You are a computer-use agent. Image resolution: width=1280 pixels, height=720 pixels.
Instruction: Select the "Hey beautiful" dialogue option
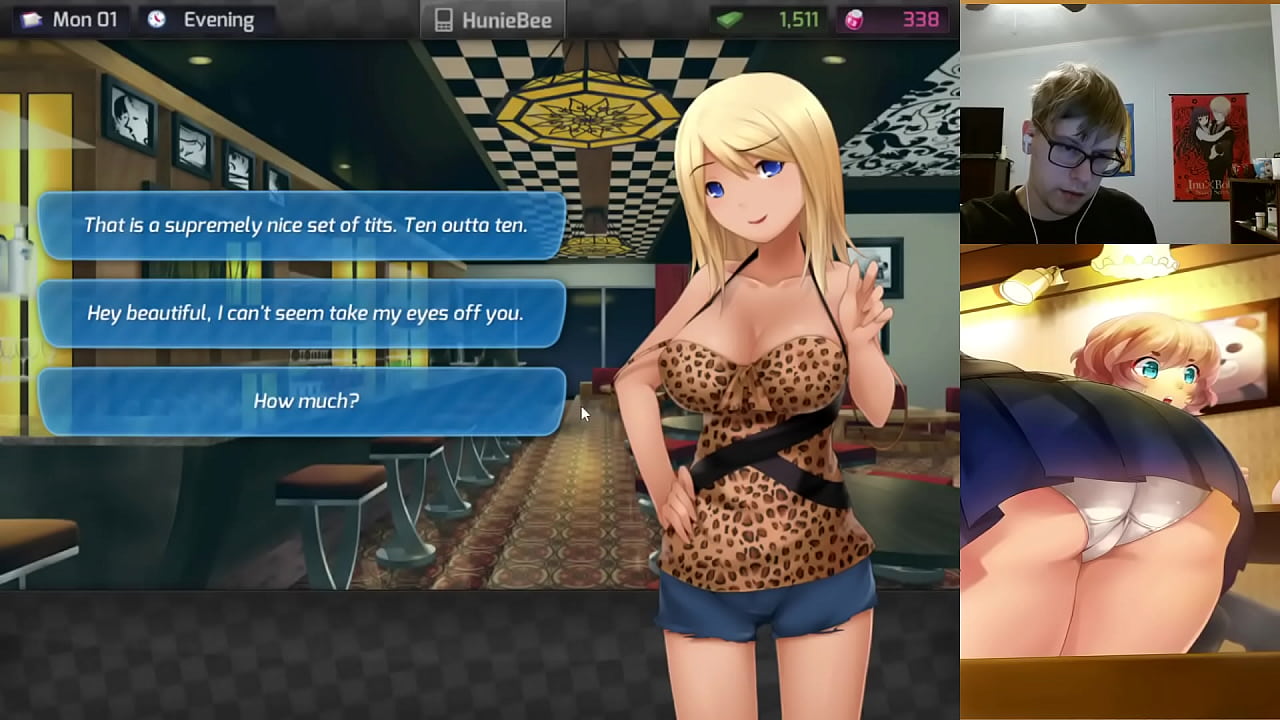[x=303, y=313]
